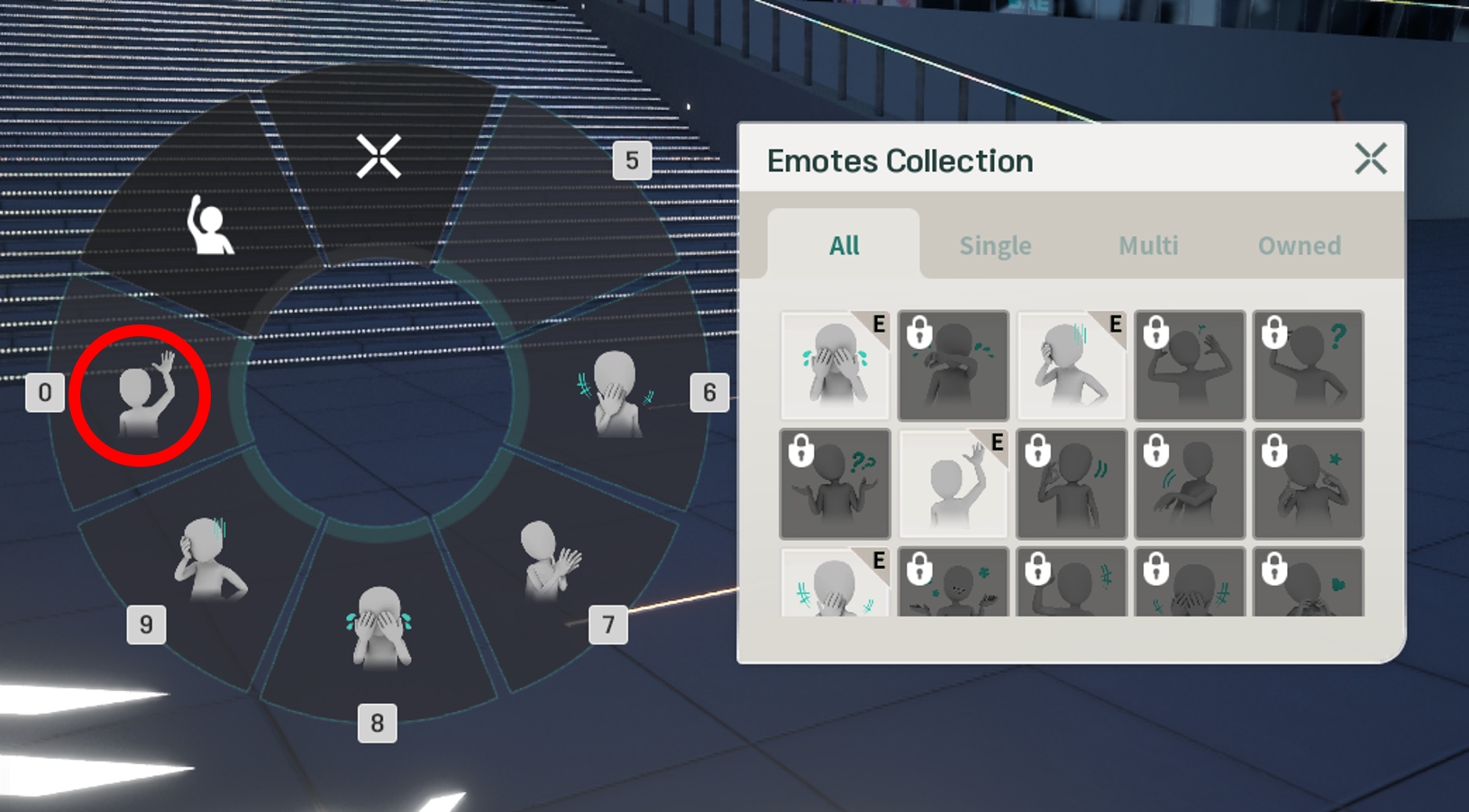Select the crying emote thumbnail in collection
This screenshot has width=1469, height=812.
click(835, 366)
